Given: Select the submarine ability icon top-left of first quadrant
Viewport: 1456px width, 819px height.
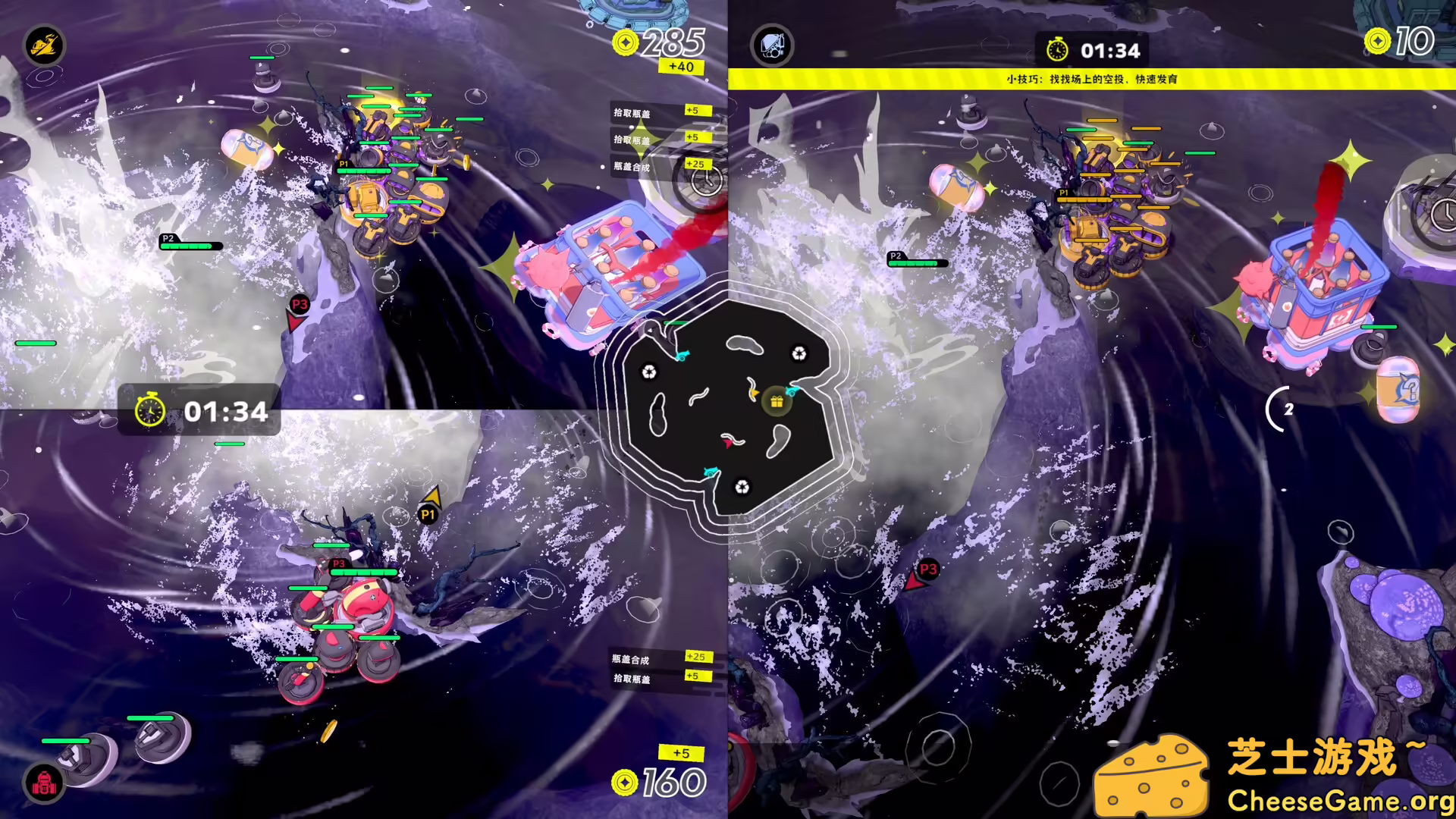Looking at the screenshot, I should pos(43,45).
